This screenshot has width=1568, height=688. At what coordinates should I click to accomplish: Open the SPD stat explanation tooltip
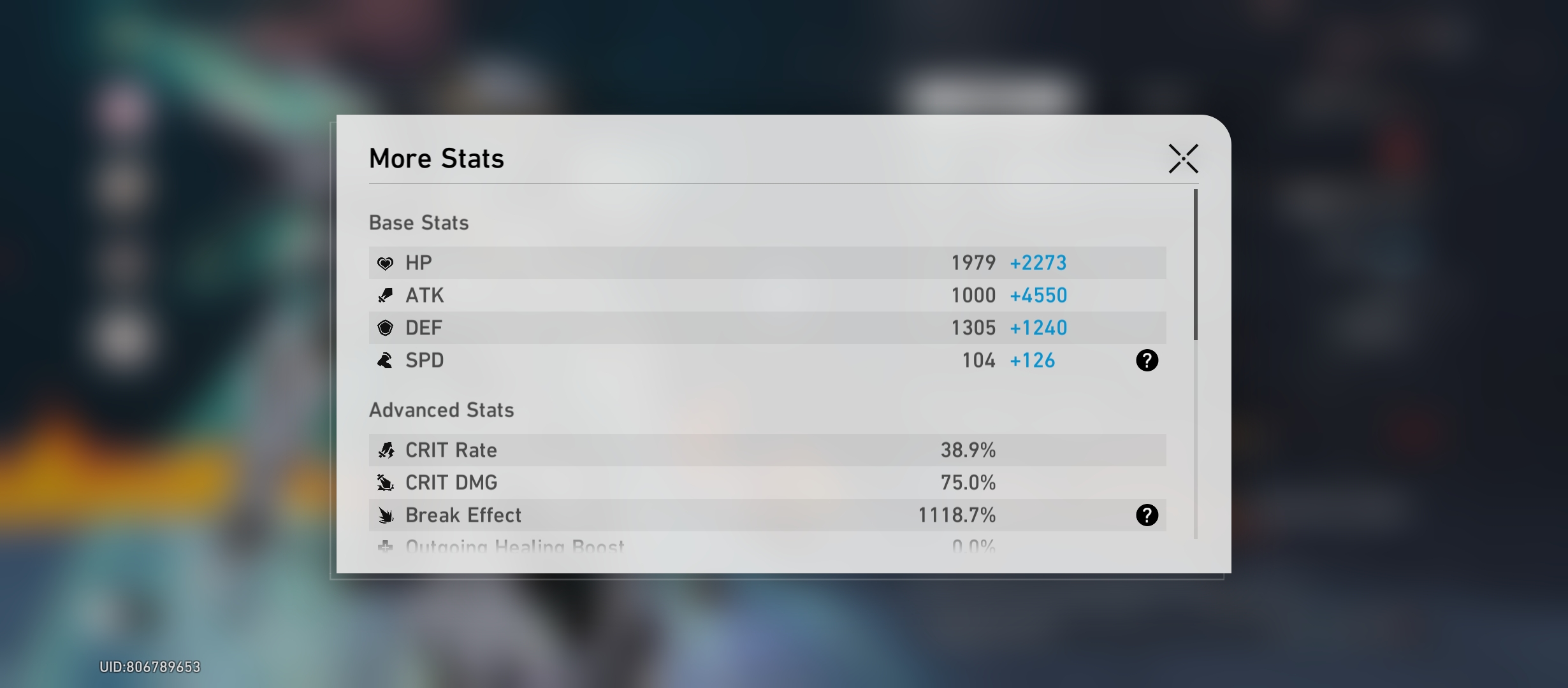[x=1147, y=361]
